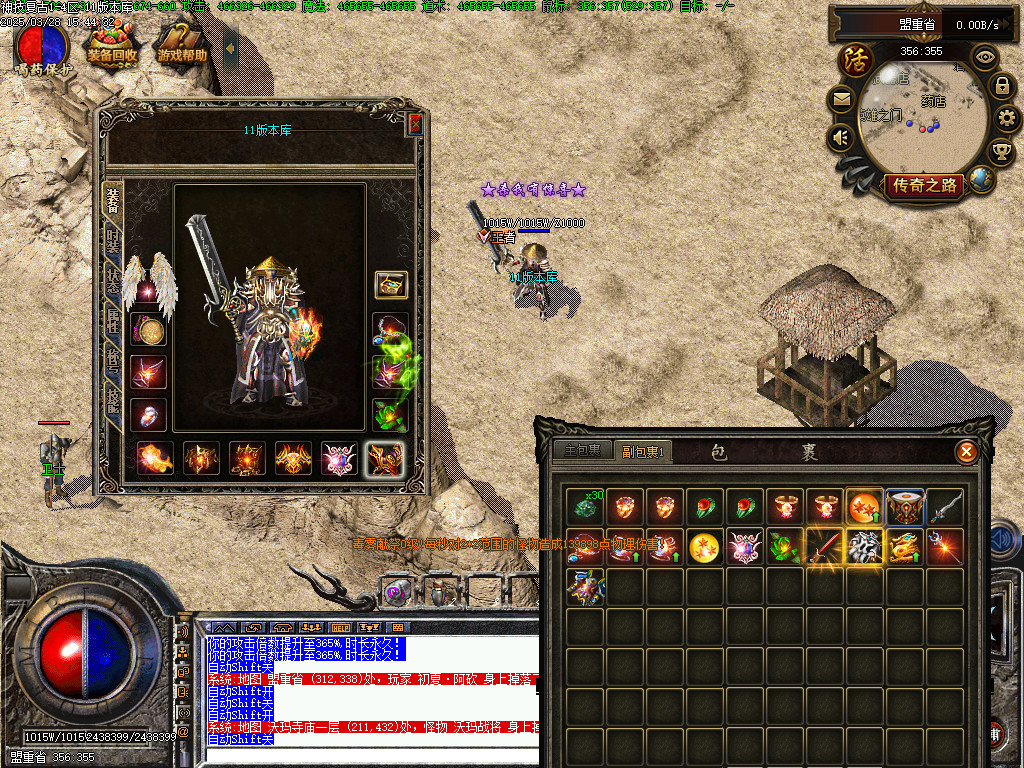The height and width of the screenshot is (768, 1024).
Task: Click the 传奇之路 button under the minimap
Action: click(x=924, y=185)
